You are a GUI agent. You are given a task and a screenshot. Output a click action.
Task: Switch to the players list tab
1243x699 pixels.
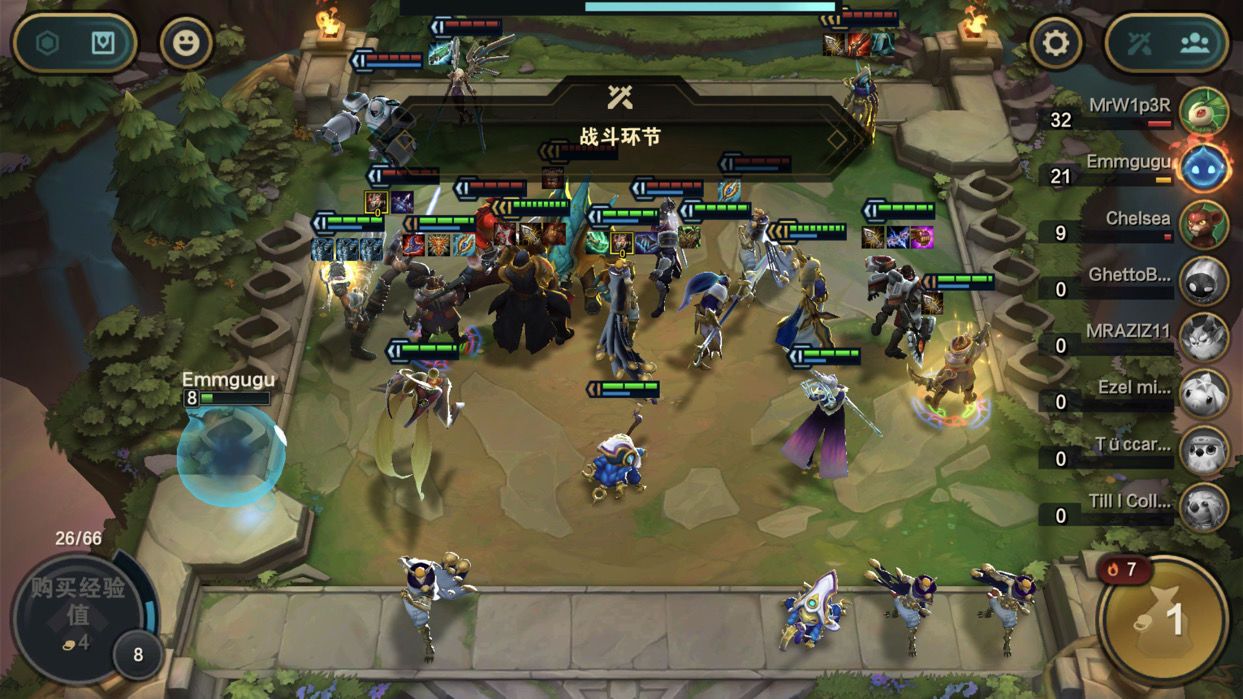click(1195, 43)
